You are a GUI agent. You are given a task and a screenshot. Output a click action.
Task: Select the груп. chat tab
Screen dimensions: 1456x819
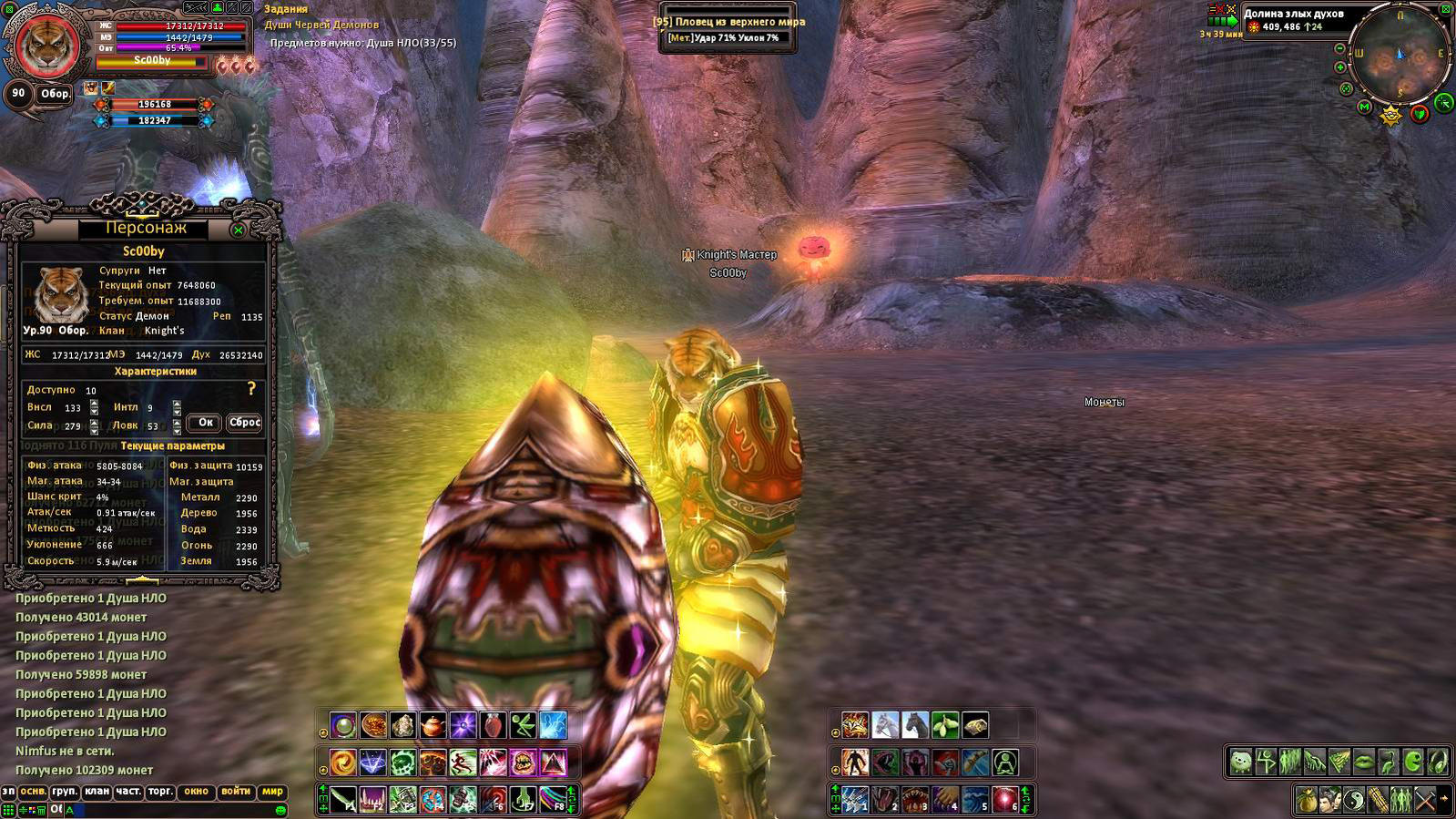coord(65,792)
